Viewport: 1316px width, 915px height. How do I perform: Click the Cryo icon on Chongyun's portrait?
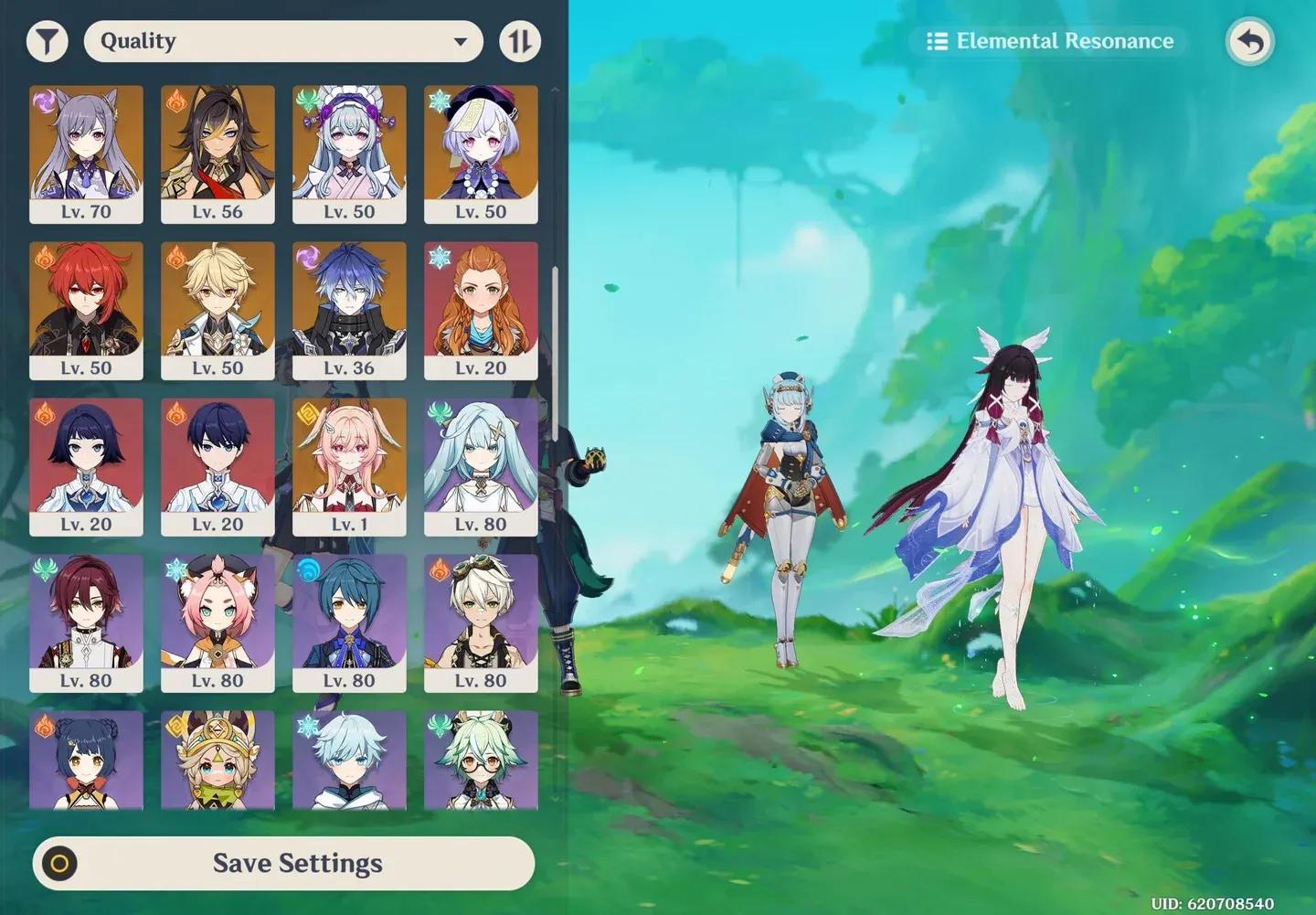coord(305,725)
